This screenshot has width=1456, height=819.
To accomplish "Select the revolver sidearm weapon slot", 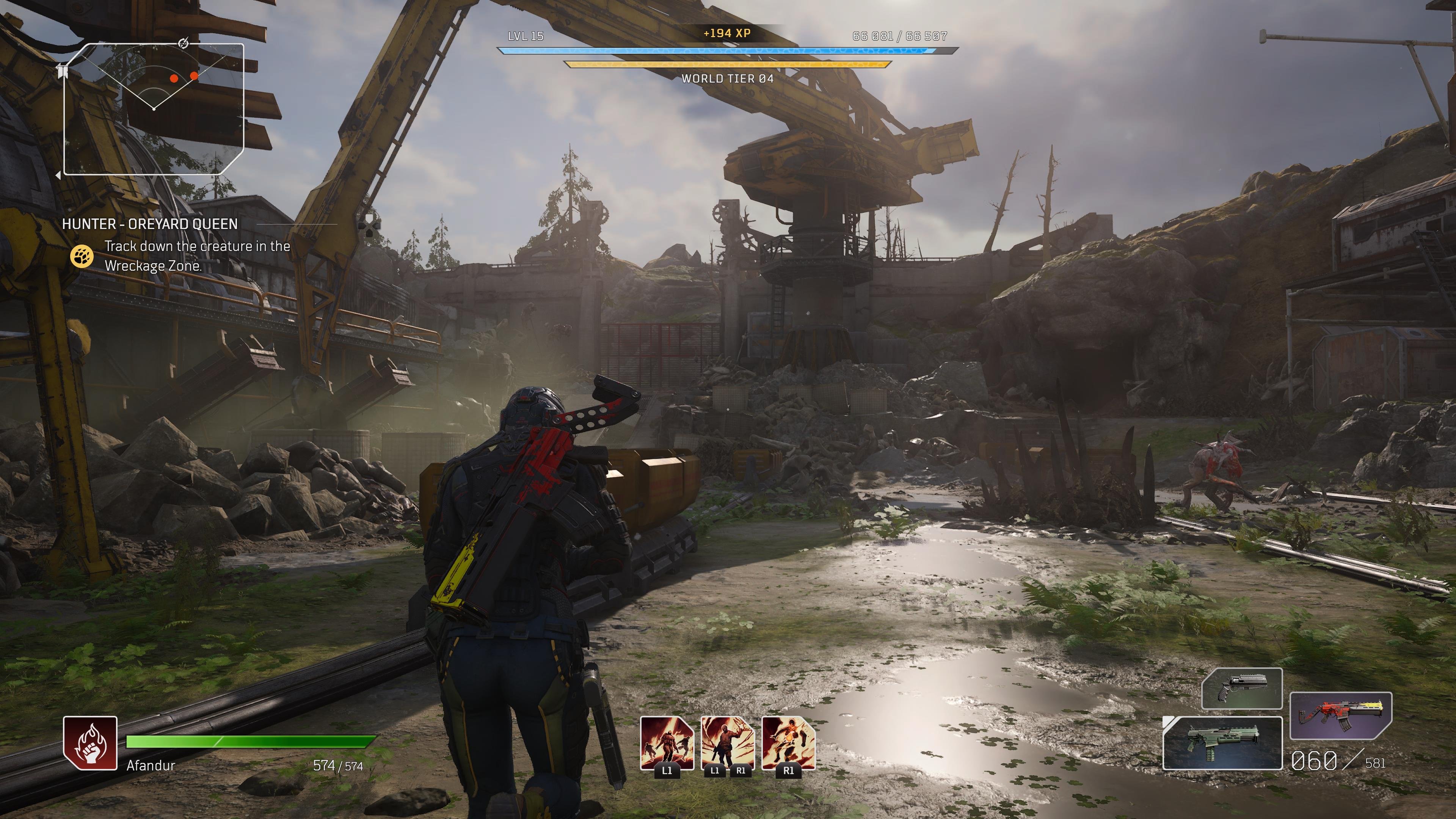I will (x=1242, y=688).
